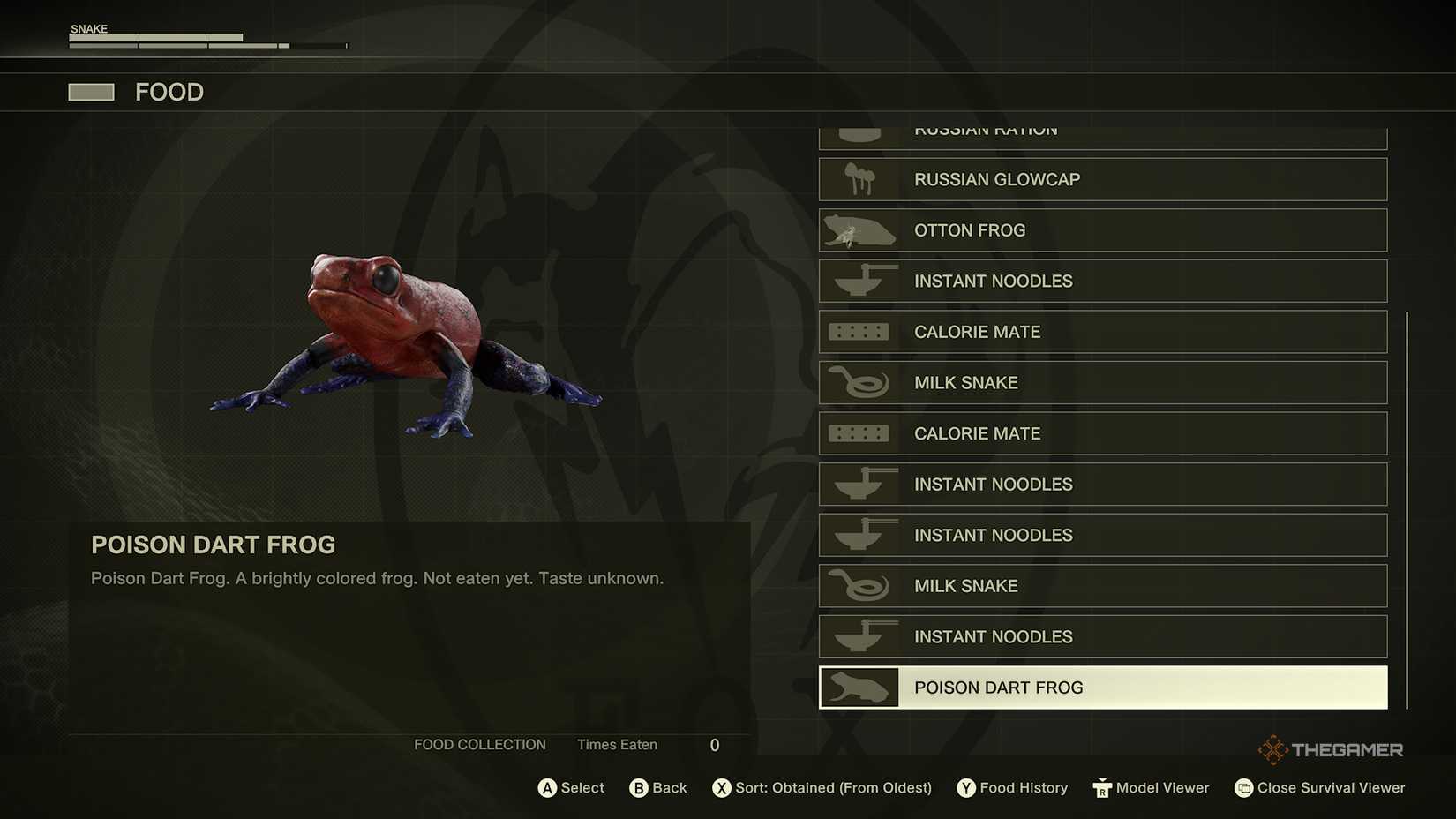Select the Otton Frog animal icon
1456x819 pixels.
pos(858,229)
